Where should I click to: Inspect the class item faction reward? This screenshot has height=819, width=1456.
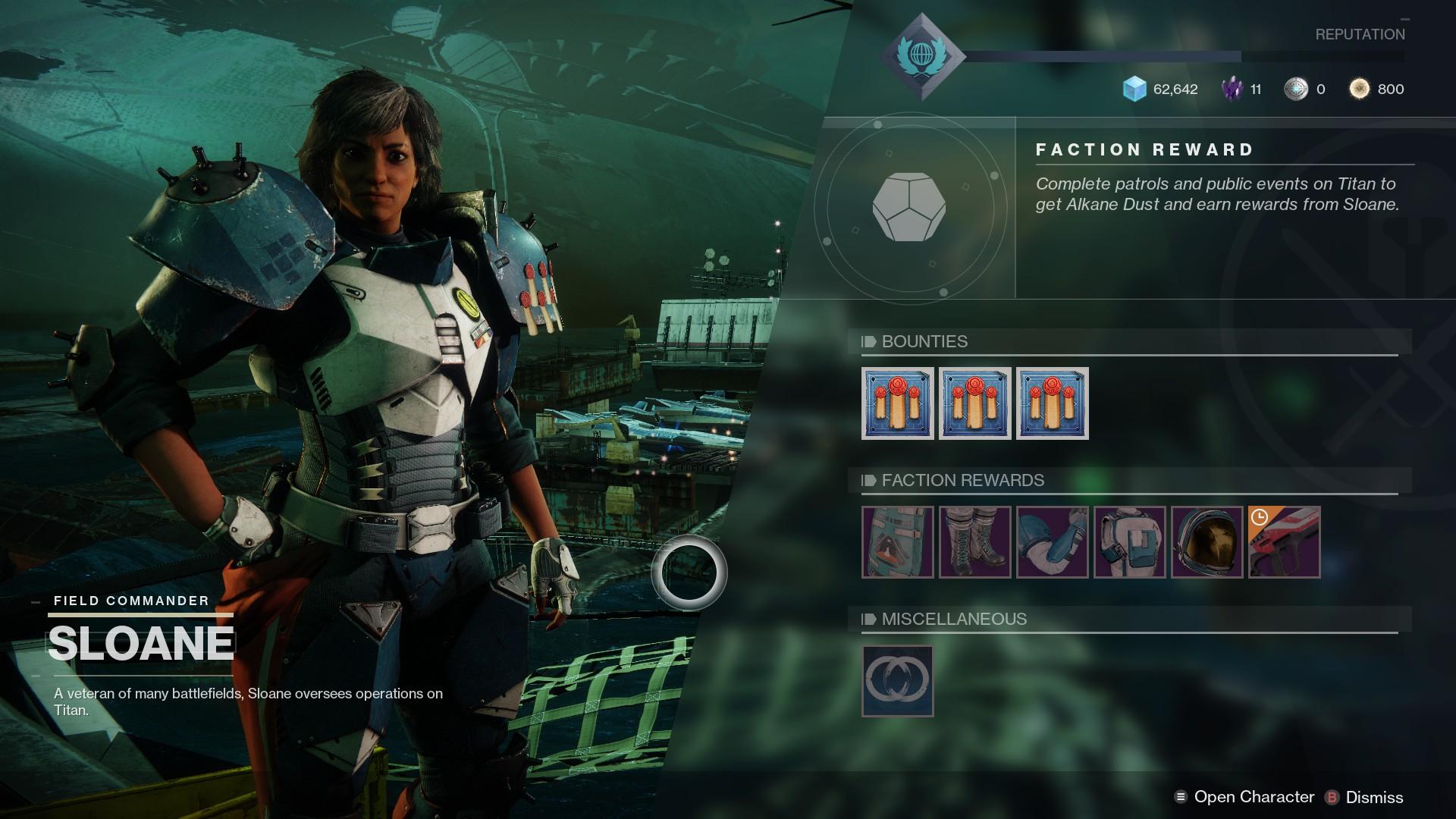pyautogui.click(x=898, y=542)
